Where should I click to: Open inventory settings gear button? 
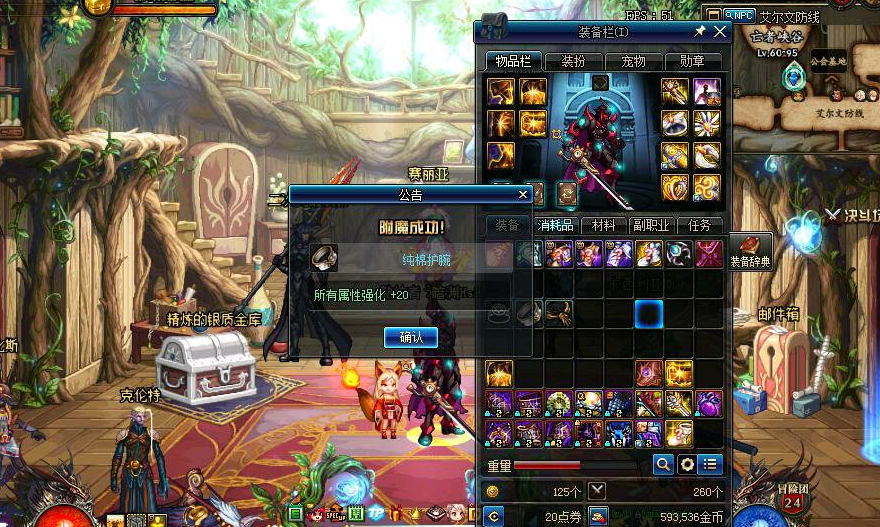(686, 464)
